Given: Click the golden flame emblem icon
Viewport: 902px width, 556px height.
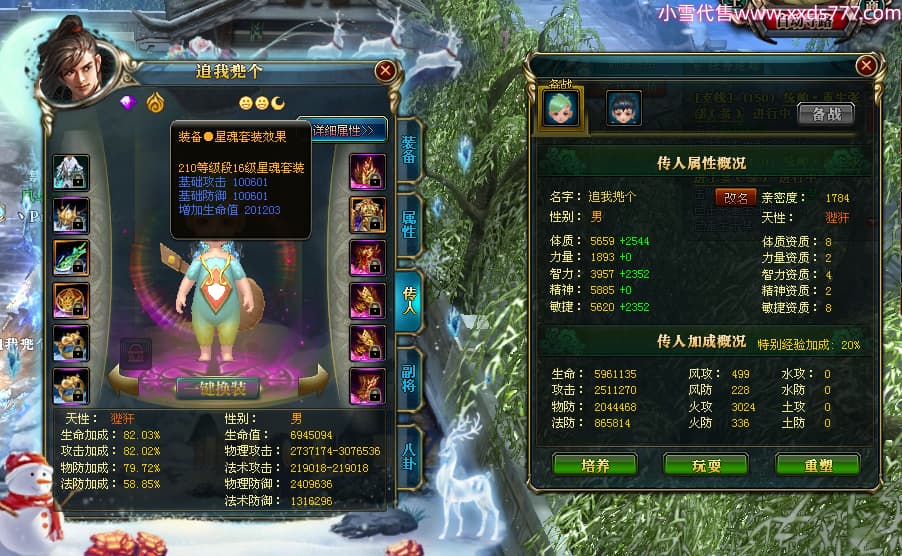Looking at the screenshot, I should click(x=155, y=103).
